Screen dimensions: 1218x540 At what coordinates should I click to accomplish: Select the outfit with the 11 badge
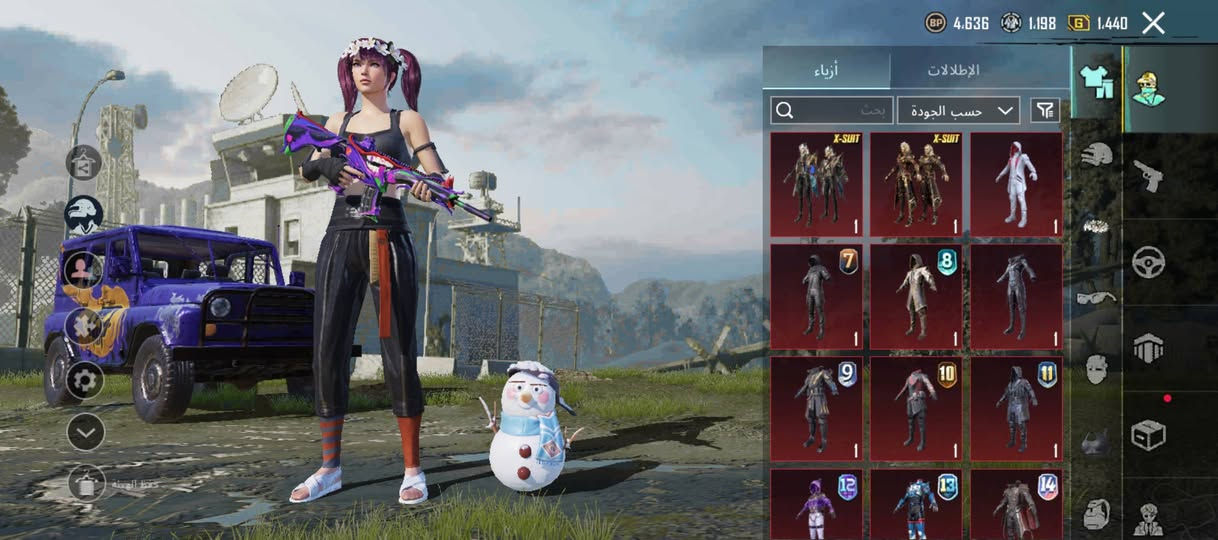point(1016,408)
